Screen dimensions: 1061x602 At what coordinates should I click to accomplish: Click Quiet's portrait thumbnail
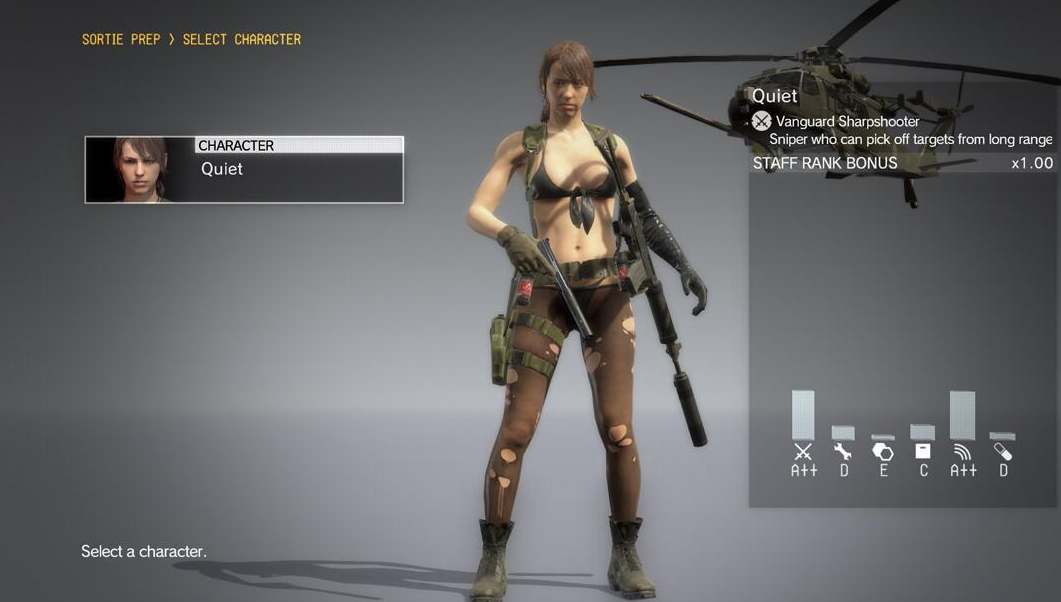(x=140, y=170)
